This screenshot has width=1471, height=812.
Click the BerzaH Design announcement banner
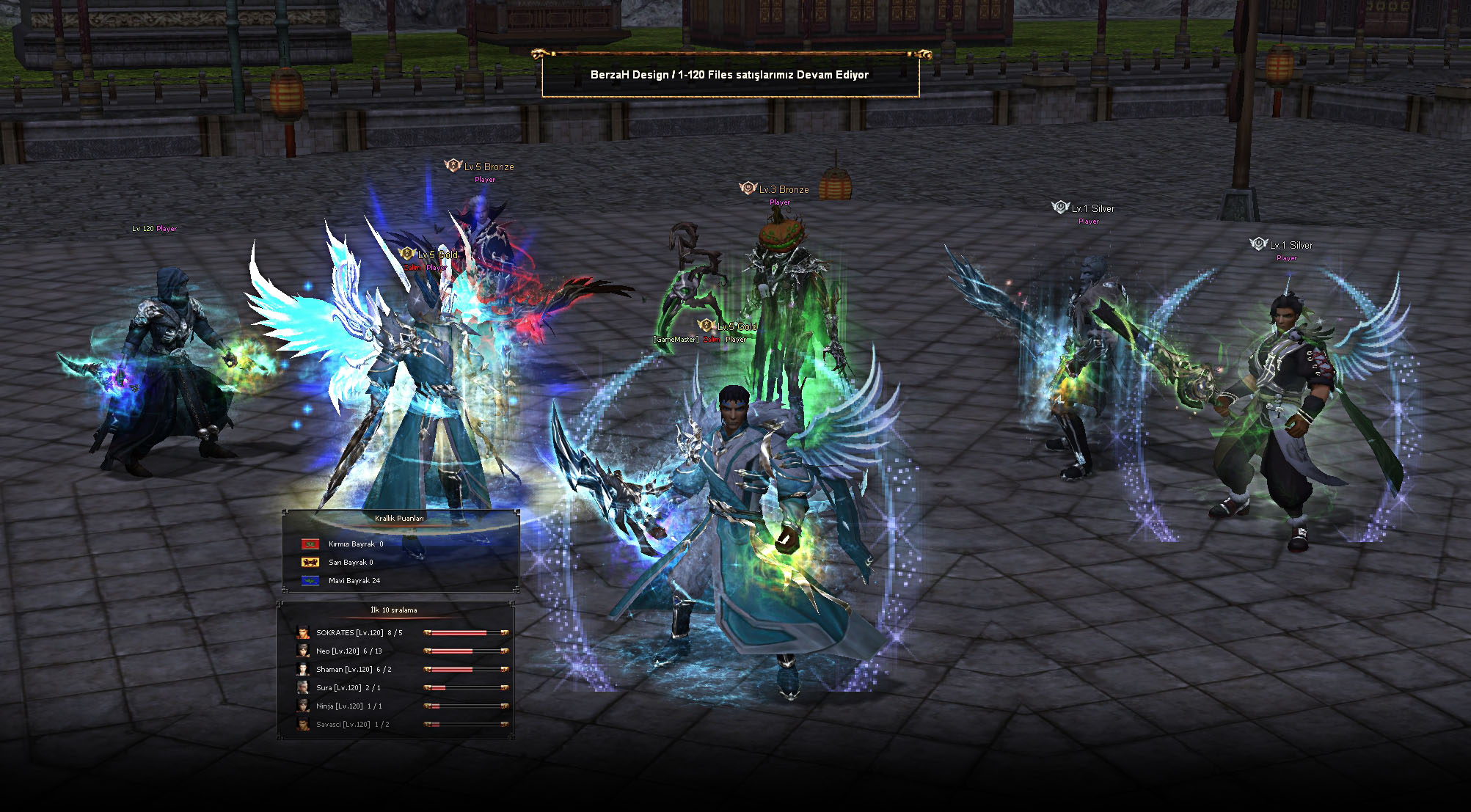point(730,75)
